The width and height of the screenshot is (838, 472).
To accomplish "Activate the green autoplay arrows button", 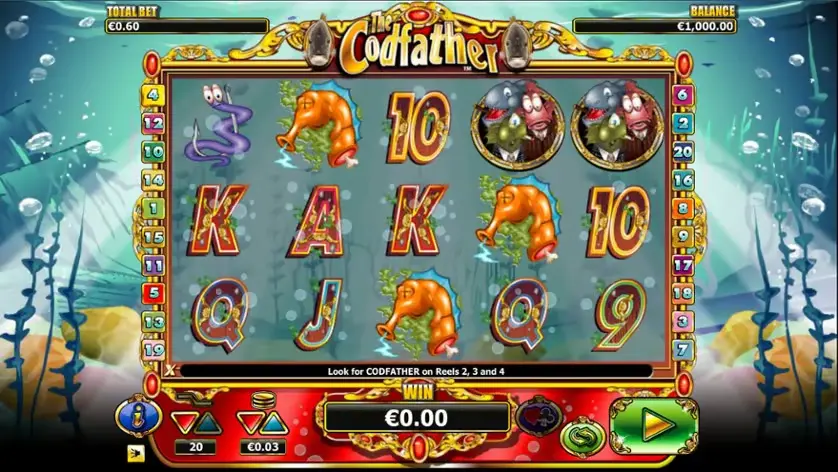I will (x=581, y=436).
